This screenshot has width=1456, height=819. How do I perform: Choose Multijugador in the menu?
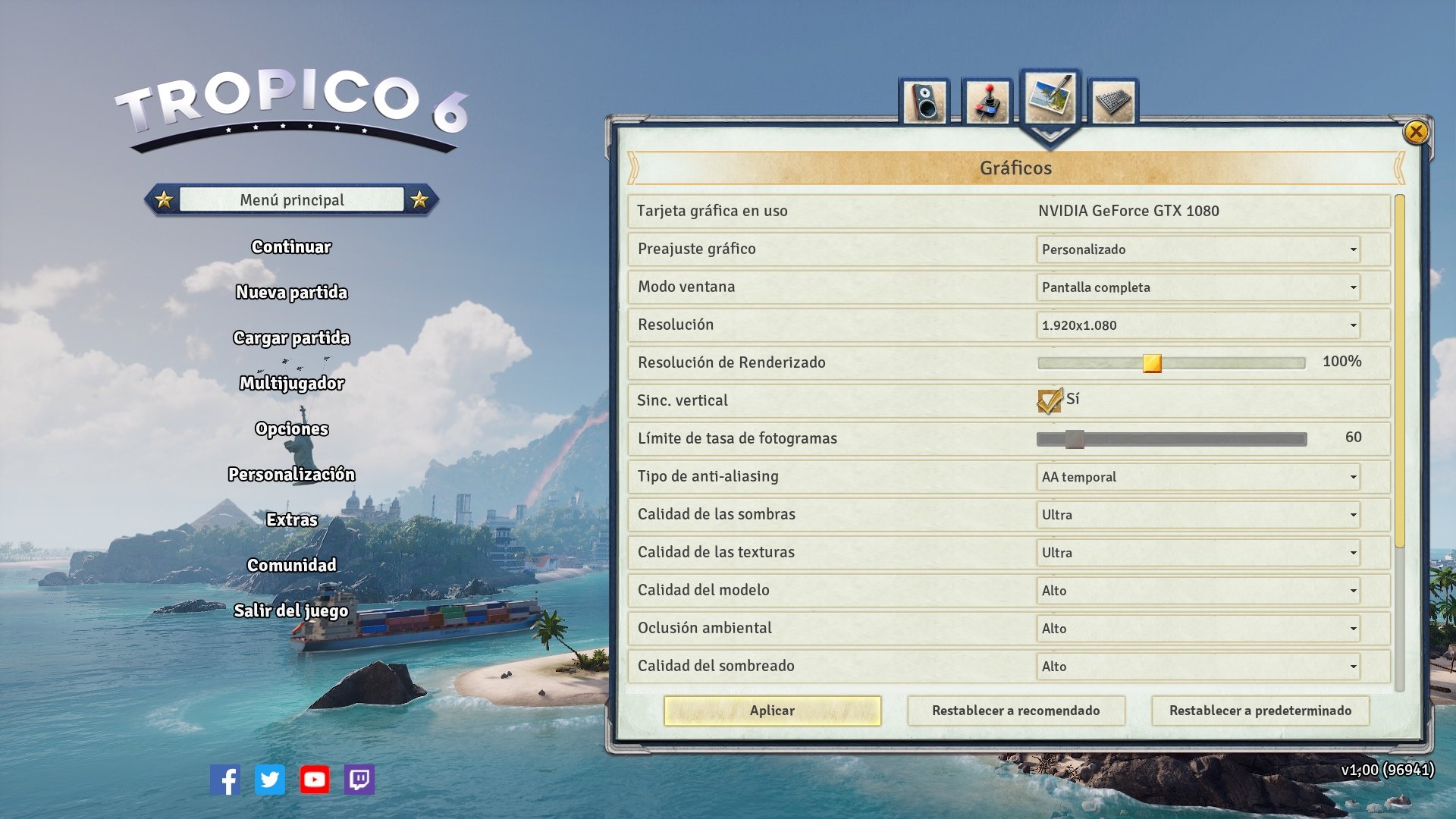(x=290, y=383)
